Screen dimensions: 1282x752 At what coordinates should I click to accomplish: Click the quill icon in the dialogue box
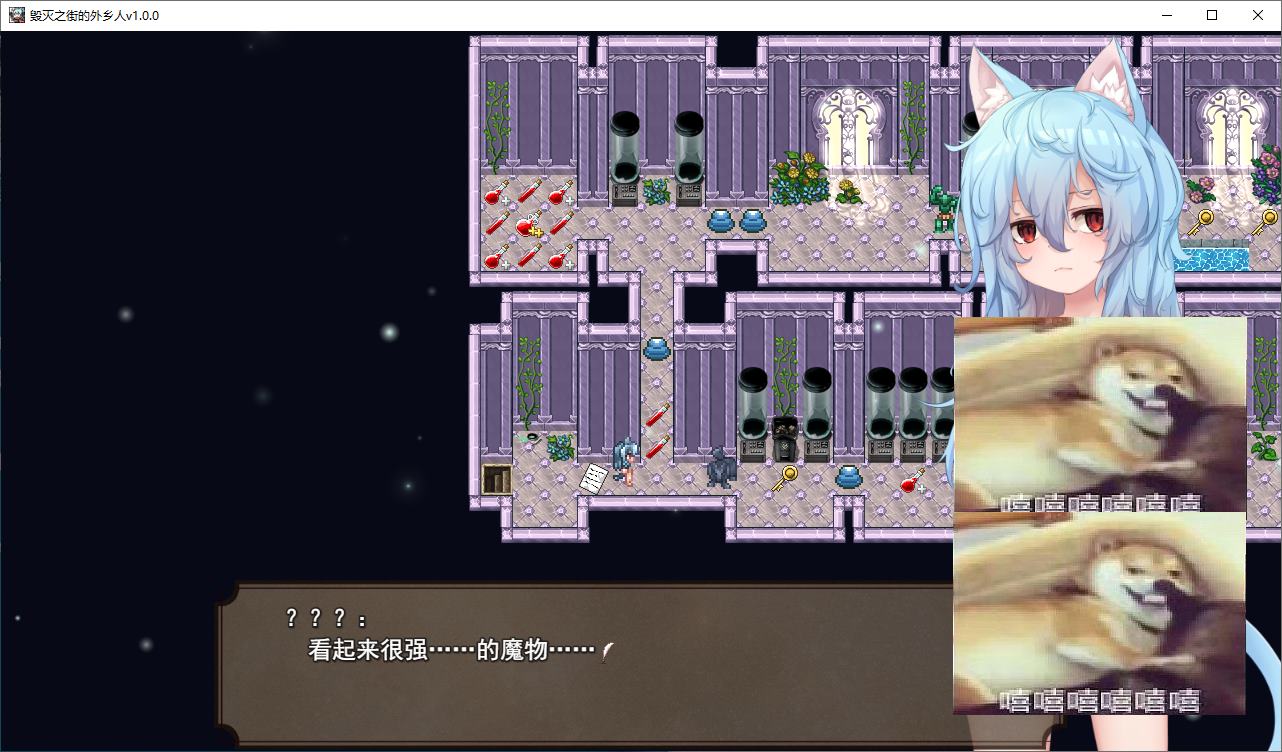click(605, 649)
